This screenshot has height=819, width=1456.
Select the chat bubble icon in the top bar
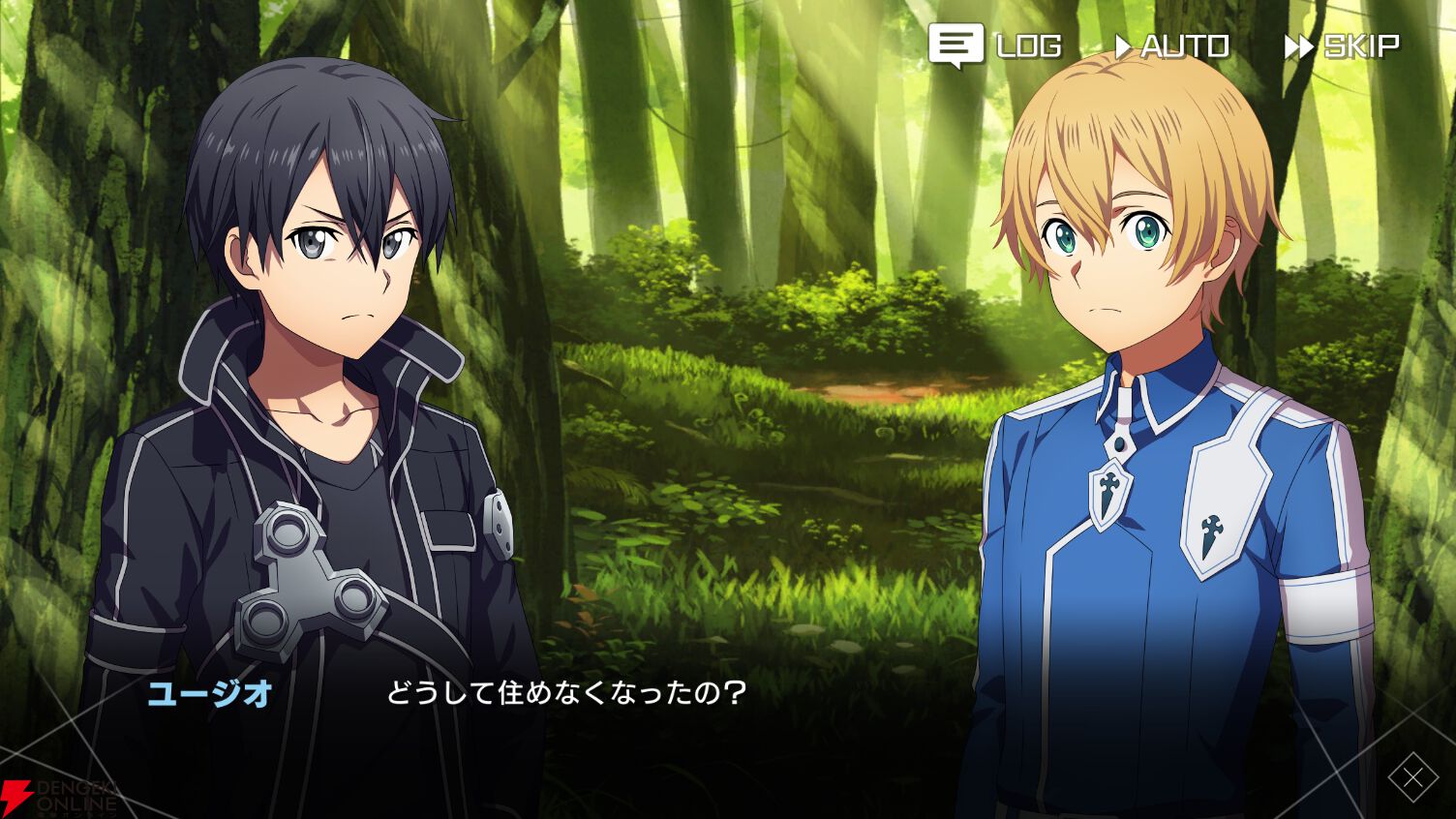[956, 44]
